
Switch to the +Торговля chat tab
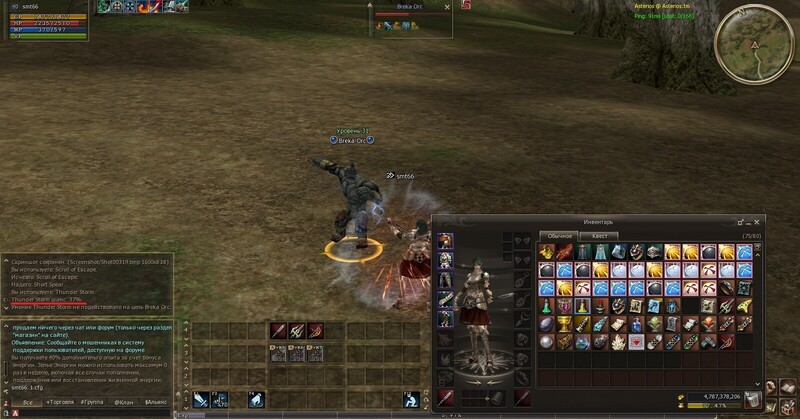pos(60,402)
